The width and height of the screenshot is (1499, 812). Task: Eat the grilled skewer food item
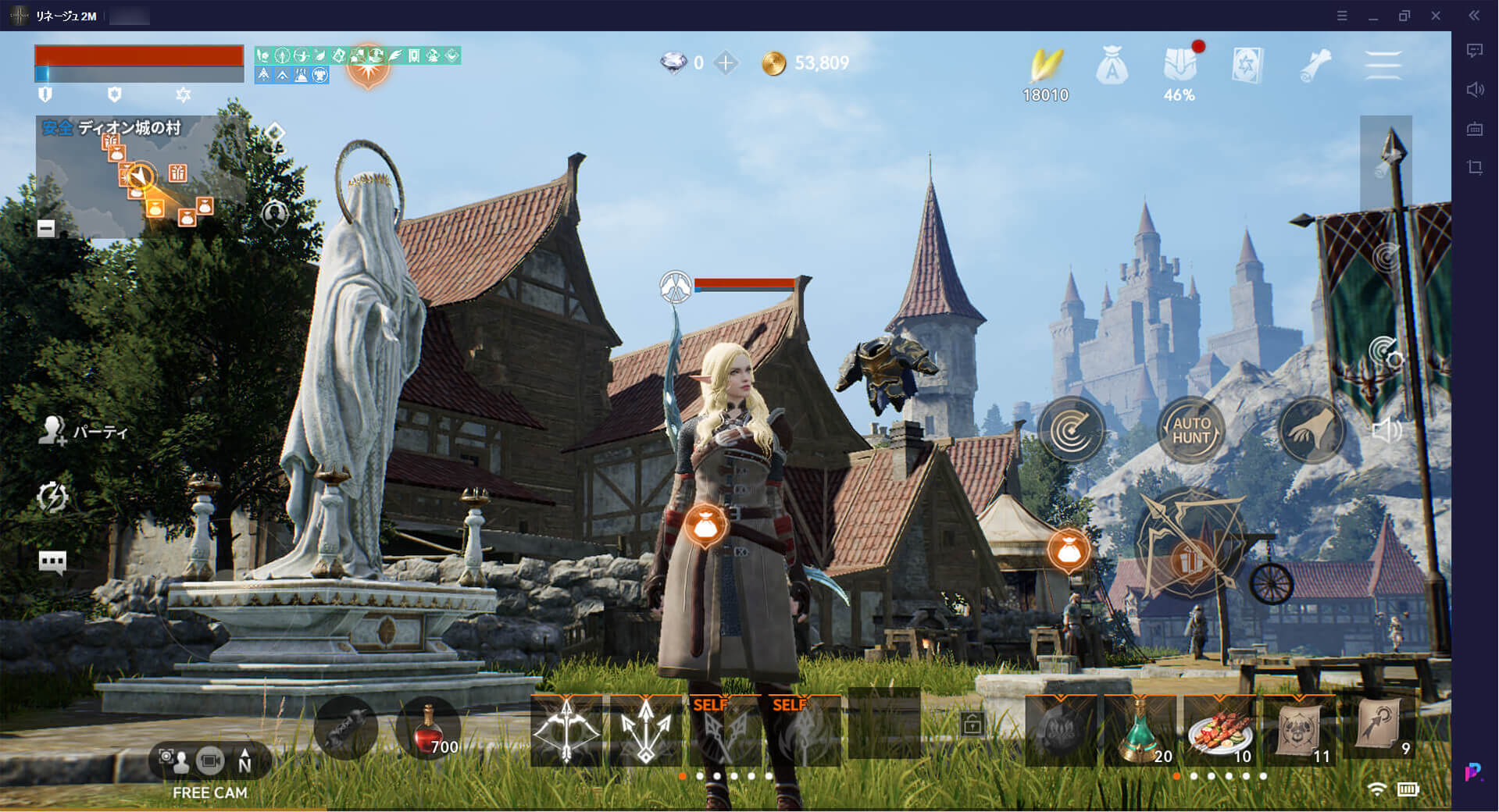[x=1219, y=730]
